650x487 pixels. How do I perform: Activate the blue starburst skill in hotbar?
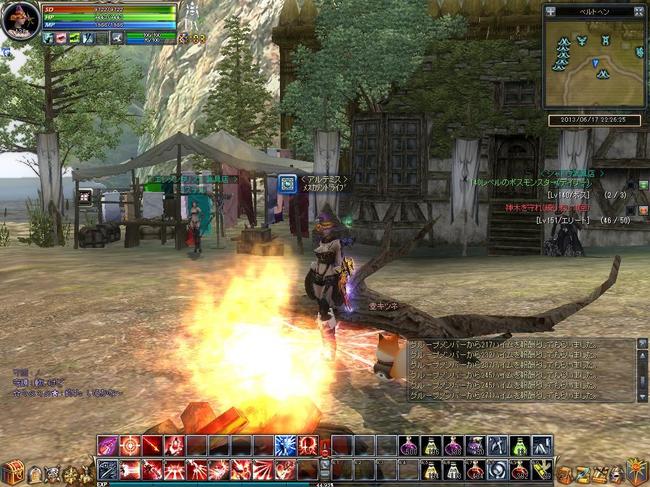[x=285, y=445]
